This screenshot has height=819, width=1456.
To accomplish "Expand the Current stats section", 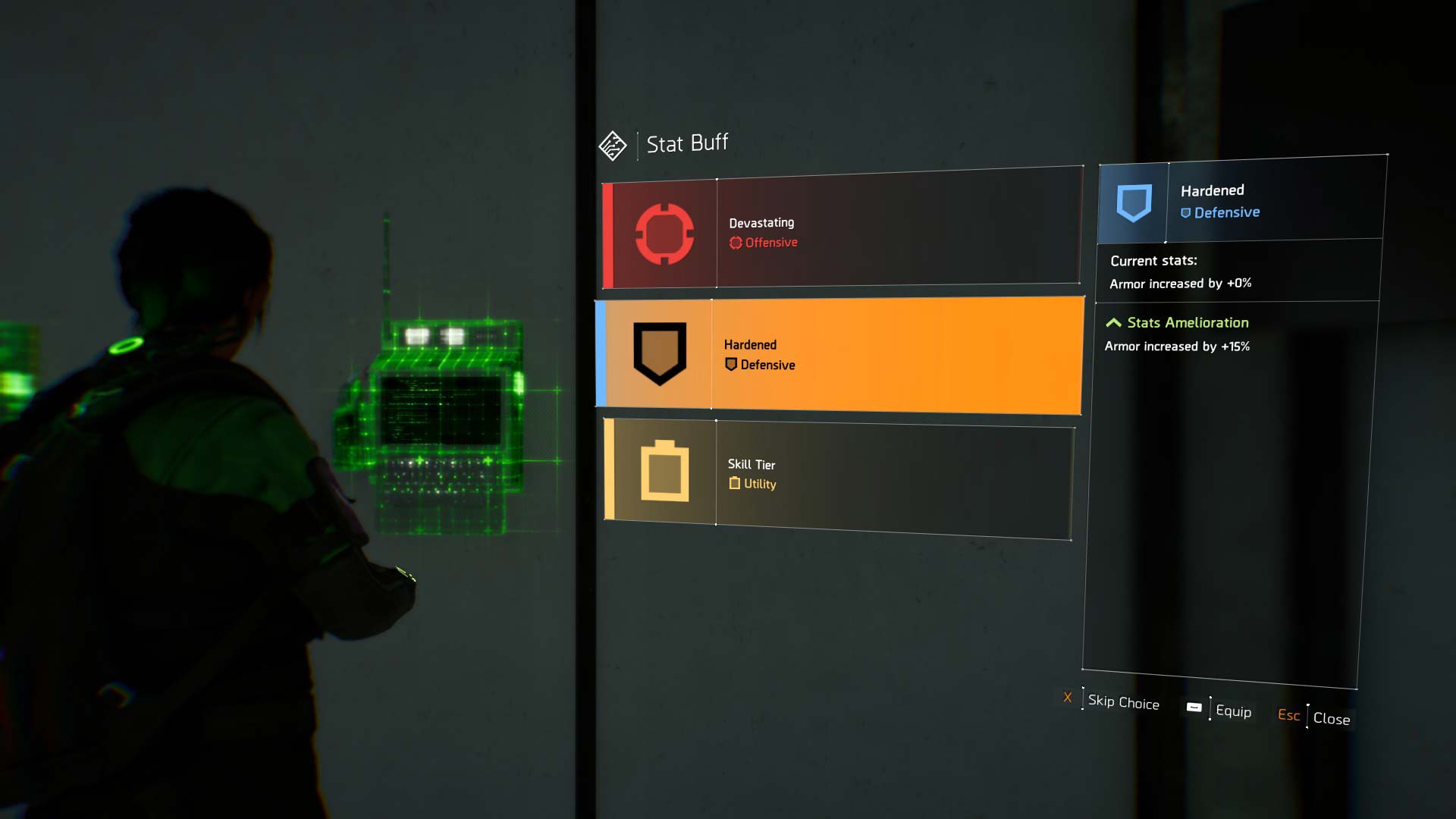I will click(1153, 260).
